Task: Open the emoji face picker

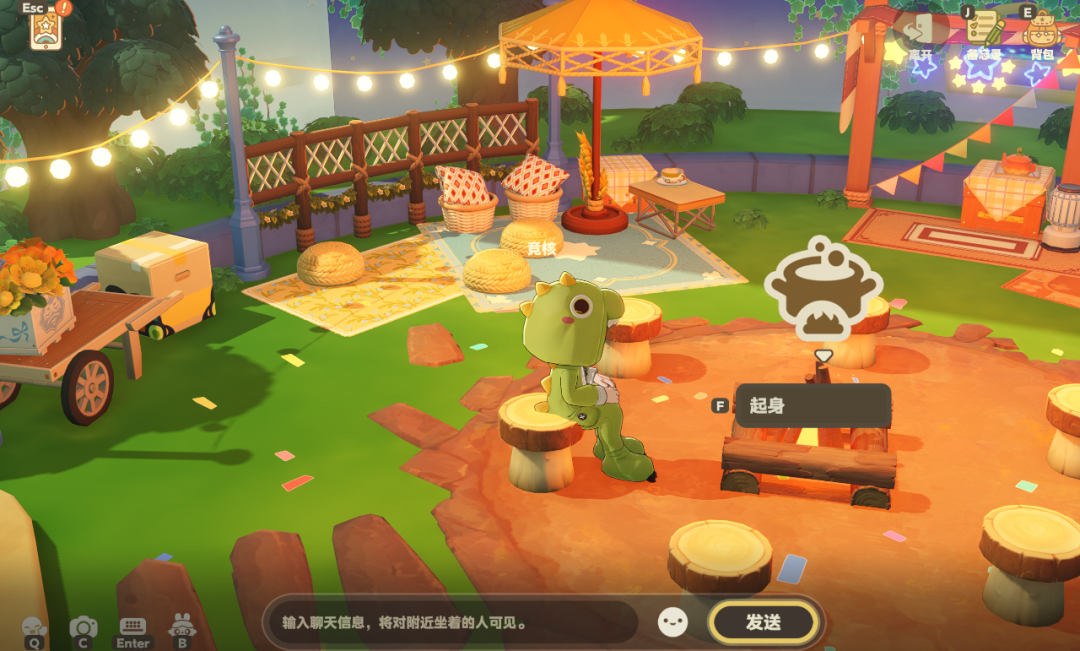Action: 673,622
